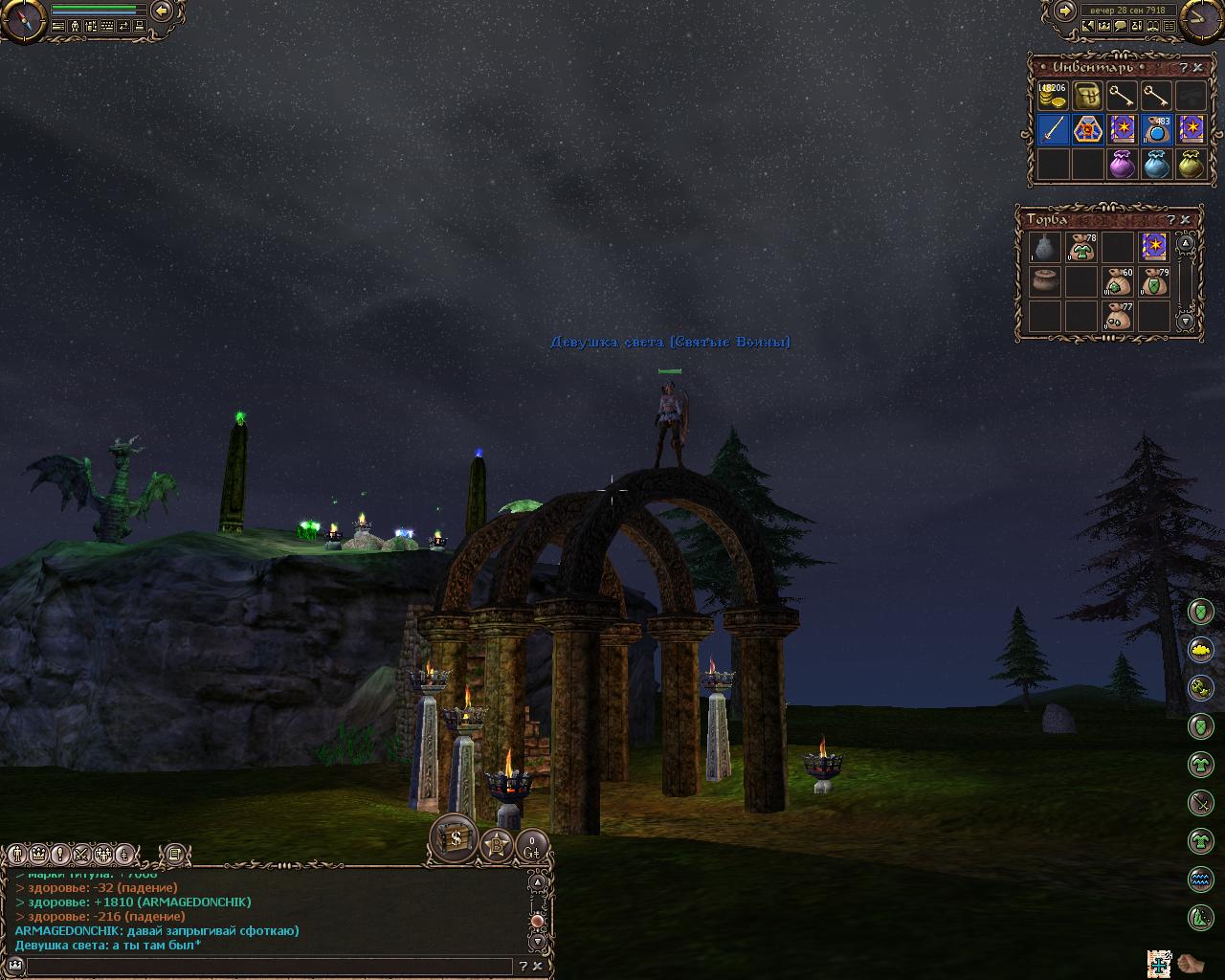1225x980 pixels.
Task: Close the Торба bag panel
Action: (1185, 219)
